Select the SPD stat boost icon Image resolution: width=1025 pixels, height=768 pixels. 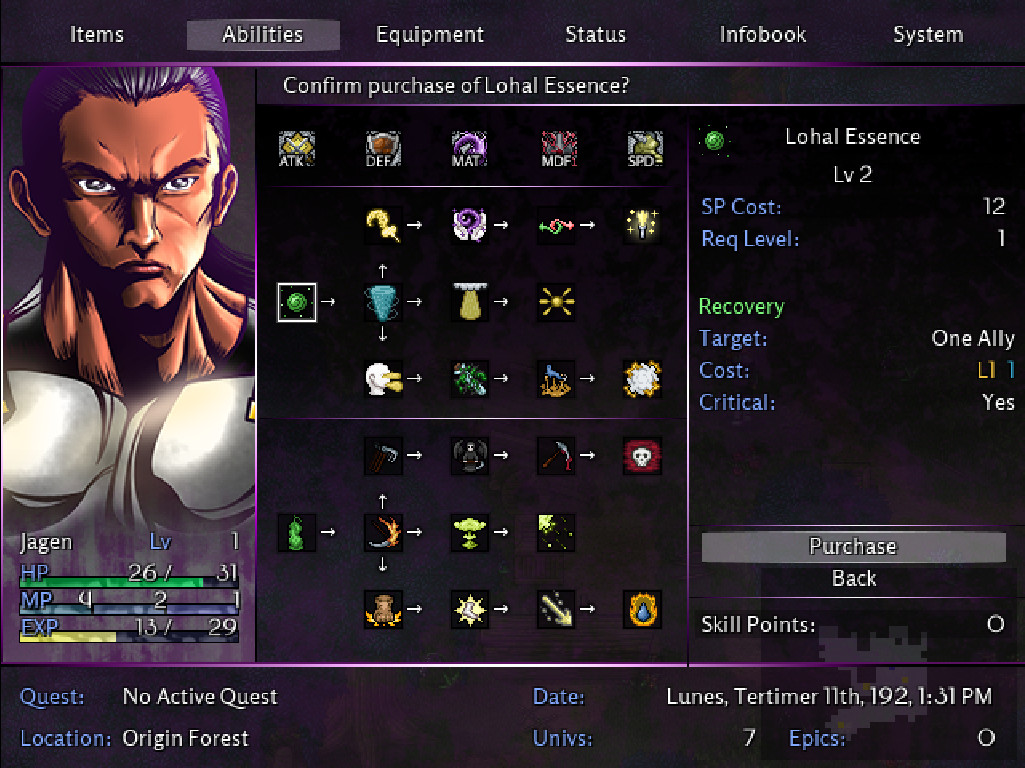tap(642, 150)
